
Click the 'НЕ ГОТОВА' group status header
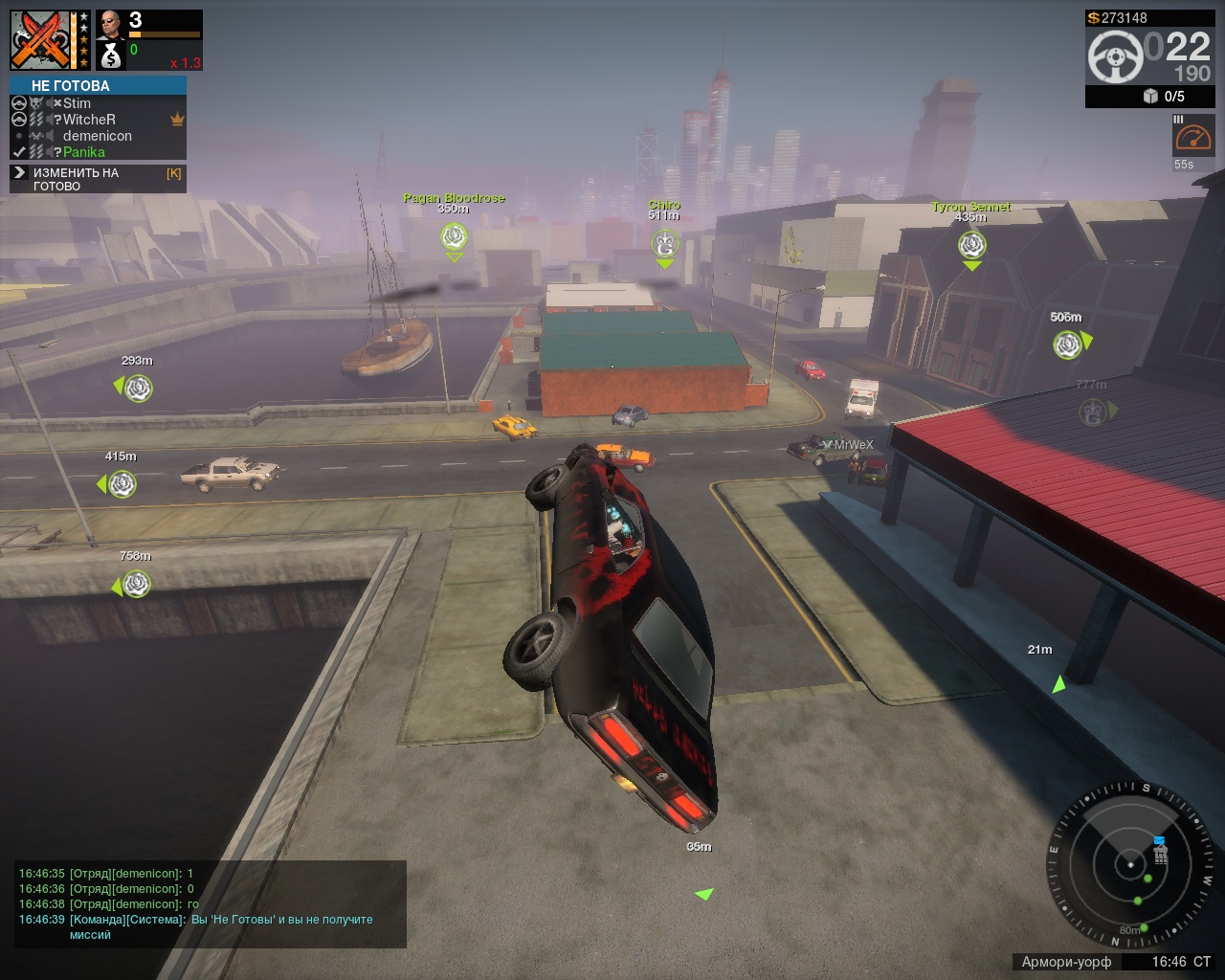(x=98, y=86)
